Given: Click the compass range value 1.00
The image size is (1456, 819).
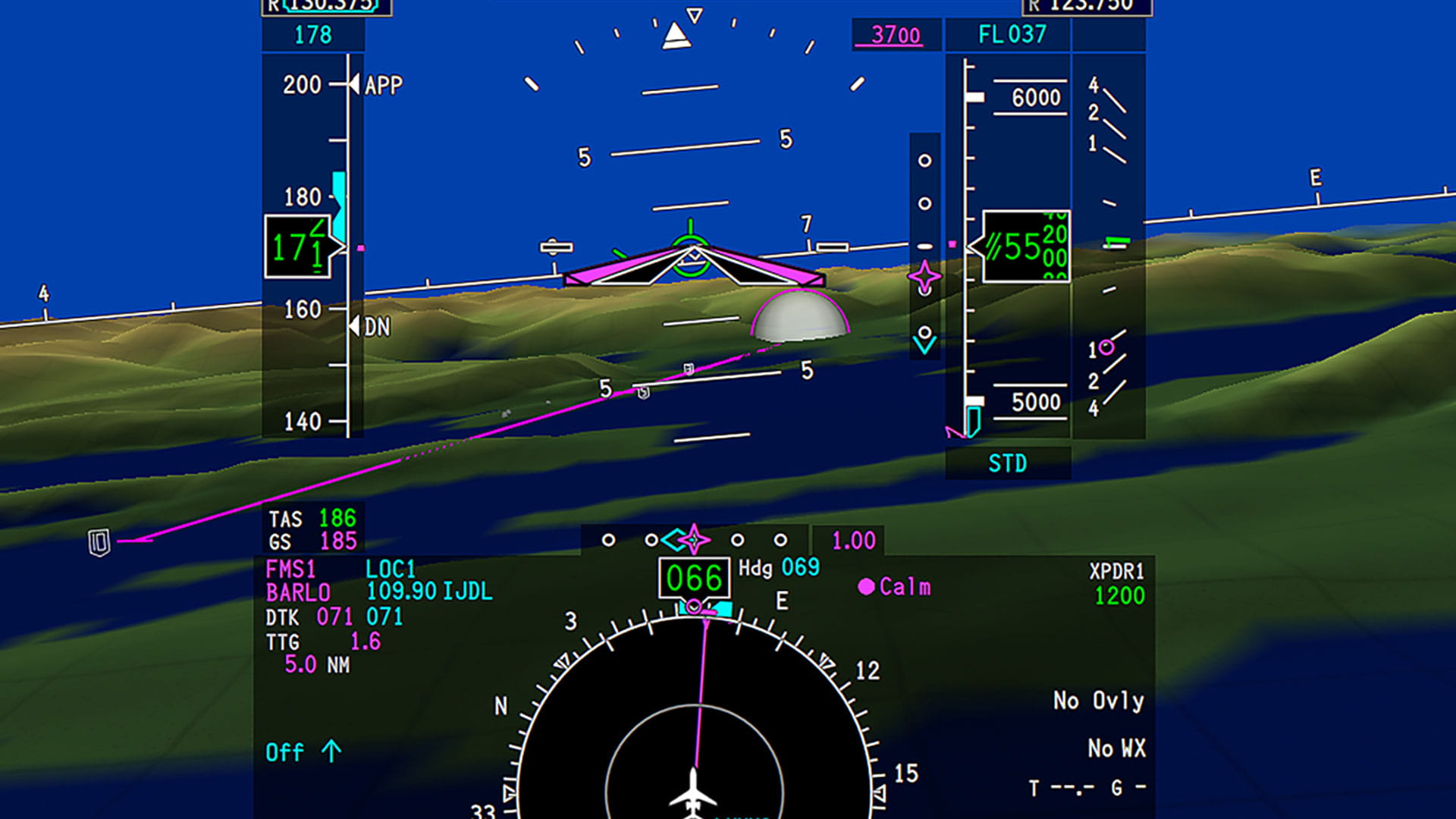Looking at the screenshot, I should click(853, 539).
